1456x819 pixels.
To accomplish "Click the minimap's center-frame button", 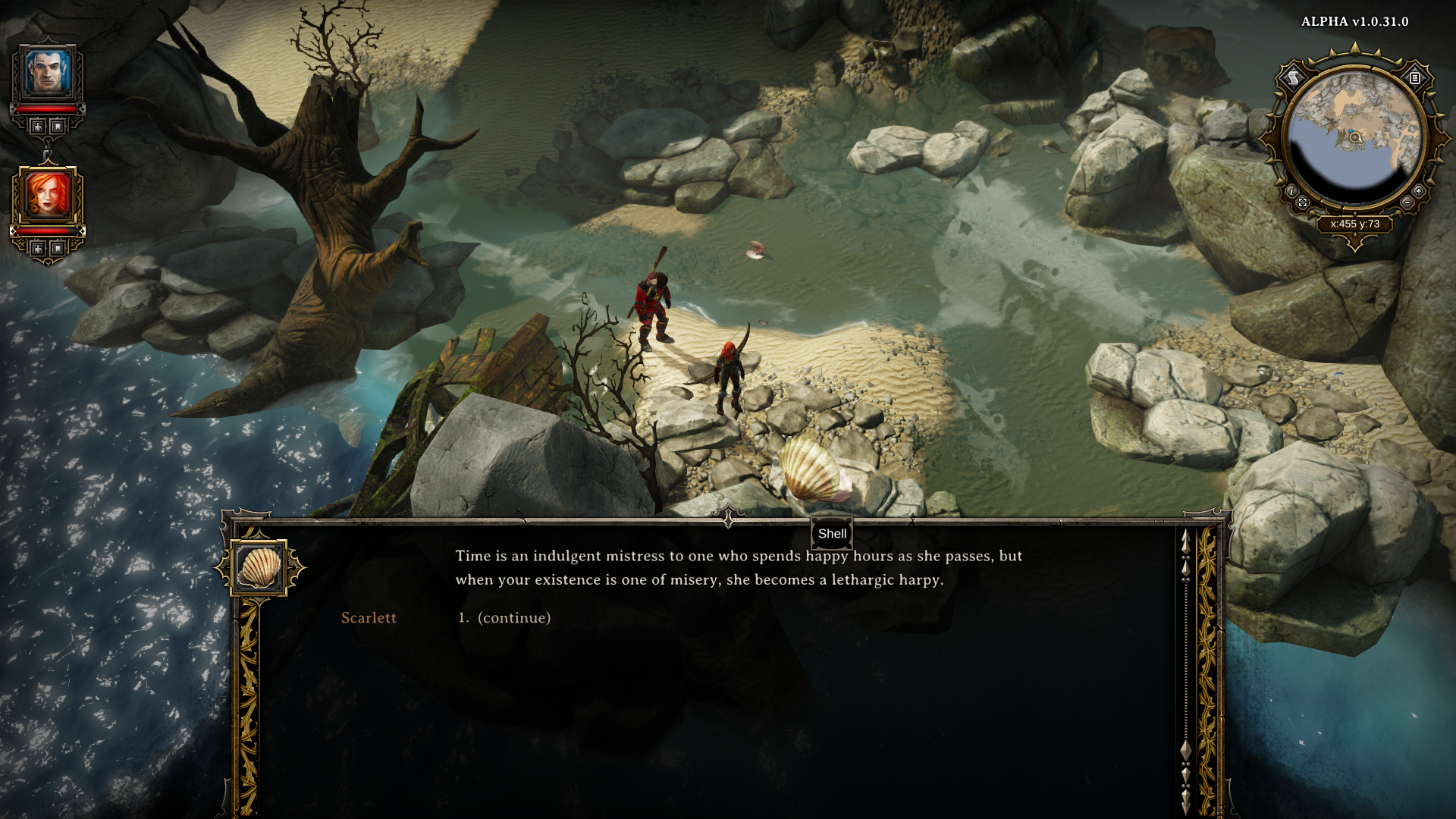I will (x=1303, y=202).
